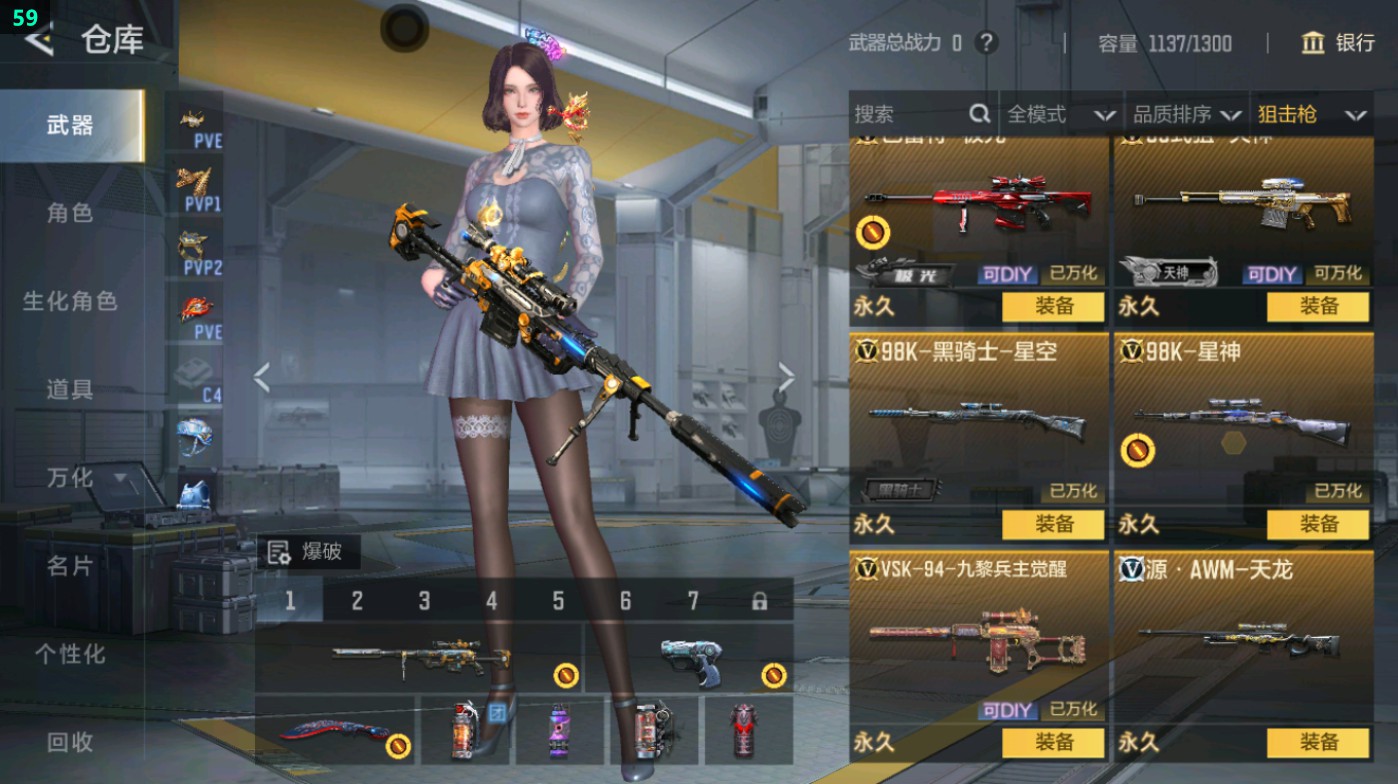The height and width of the screenshot is (784, 1398).
Task: Open the 银行 bank
Action: [1338, 43]
